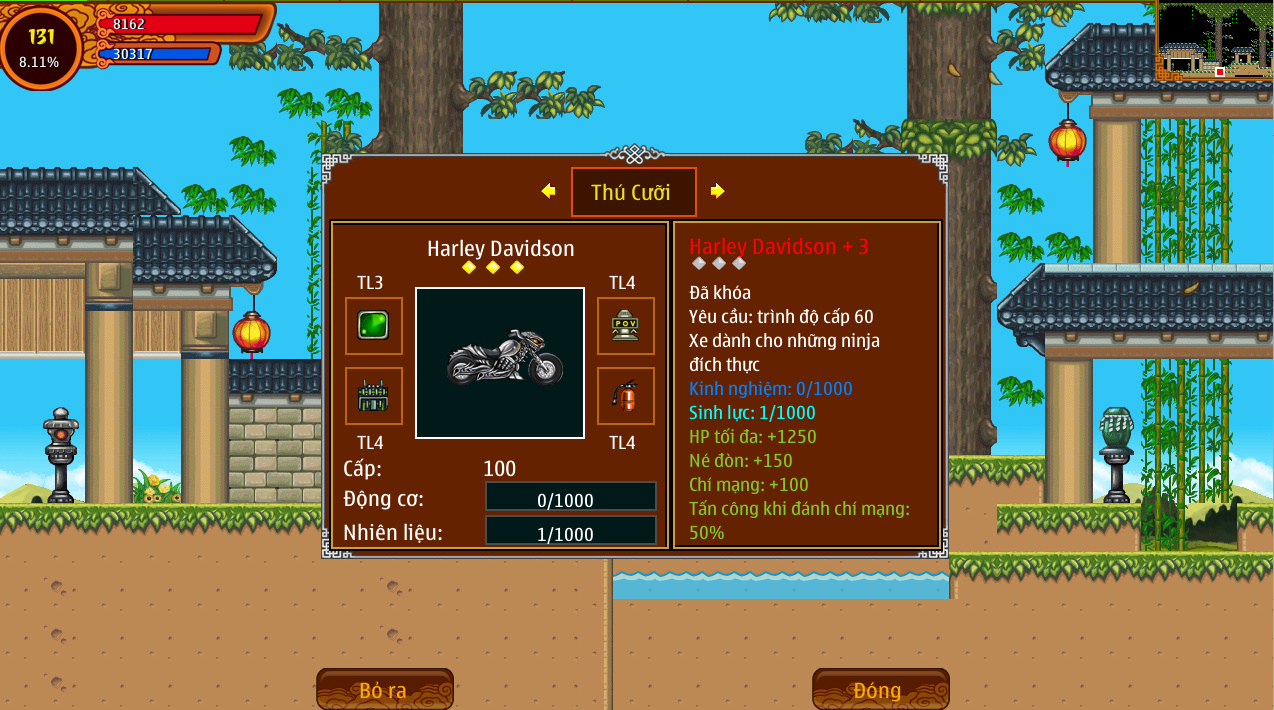
Task: Click the level 131 character badge
Action: (41, 46)
